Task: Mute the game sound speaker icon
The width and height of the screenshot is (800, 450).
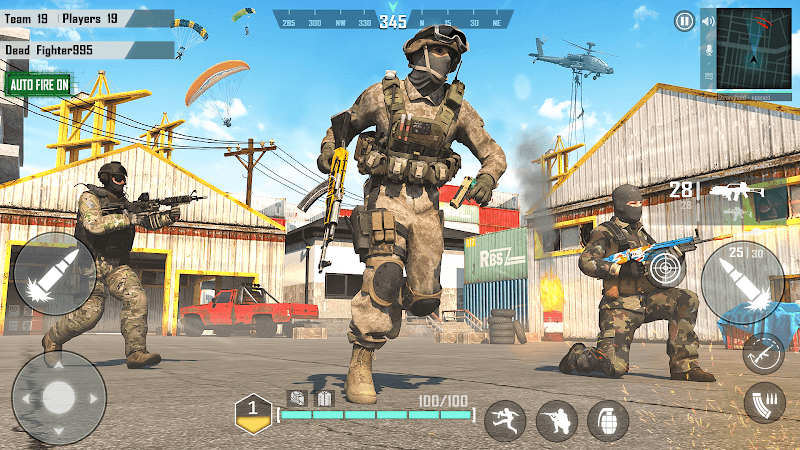Action: [708, 23]
